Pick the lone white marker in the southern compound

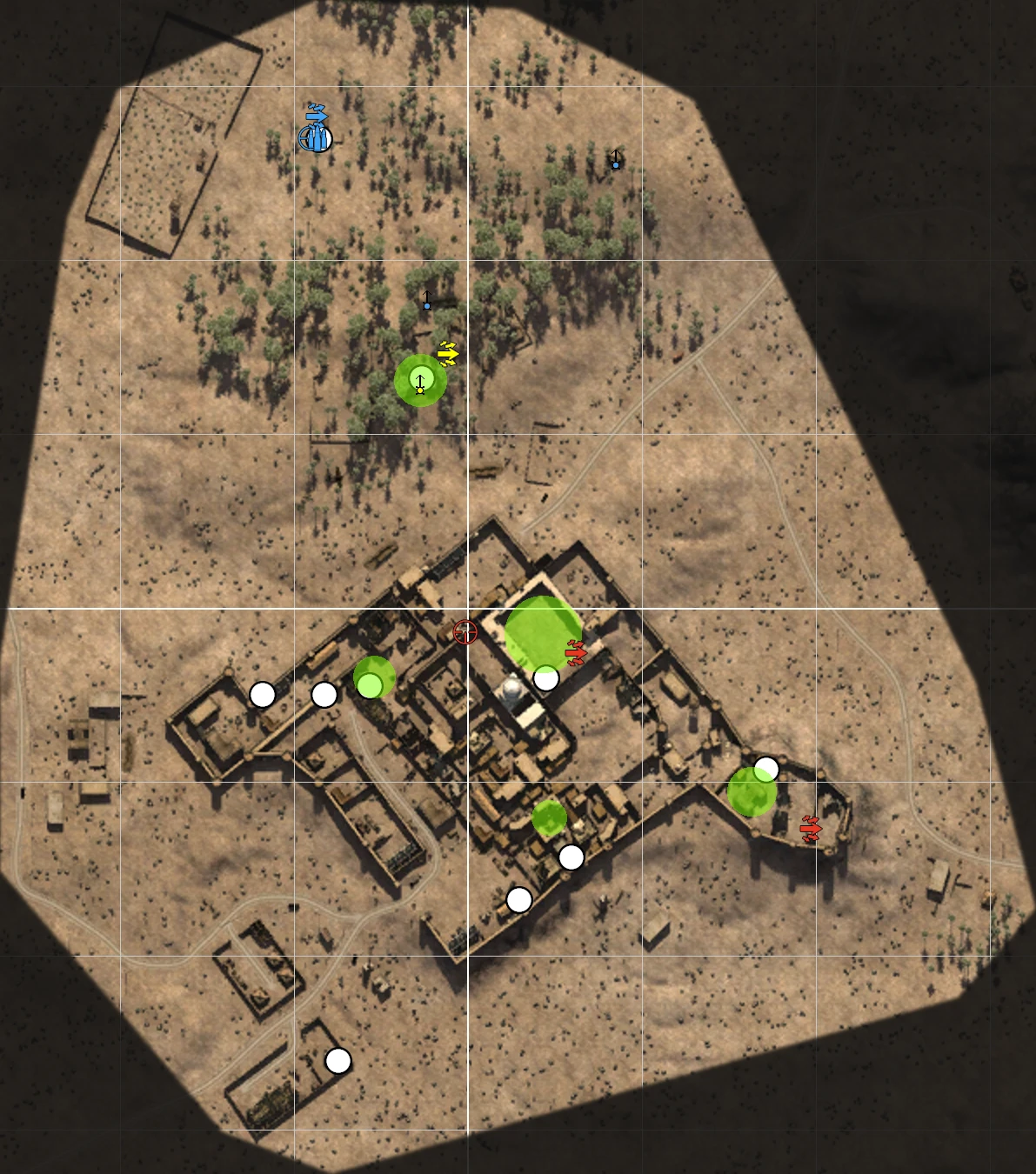click(338, 1061)
